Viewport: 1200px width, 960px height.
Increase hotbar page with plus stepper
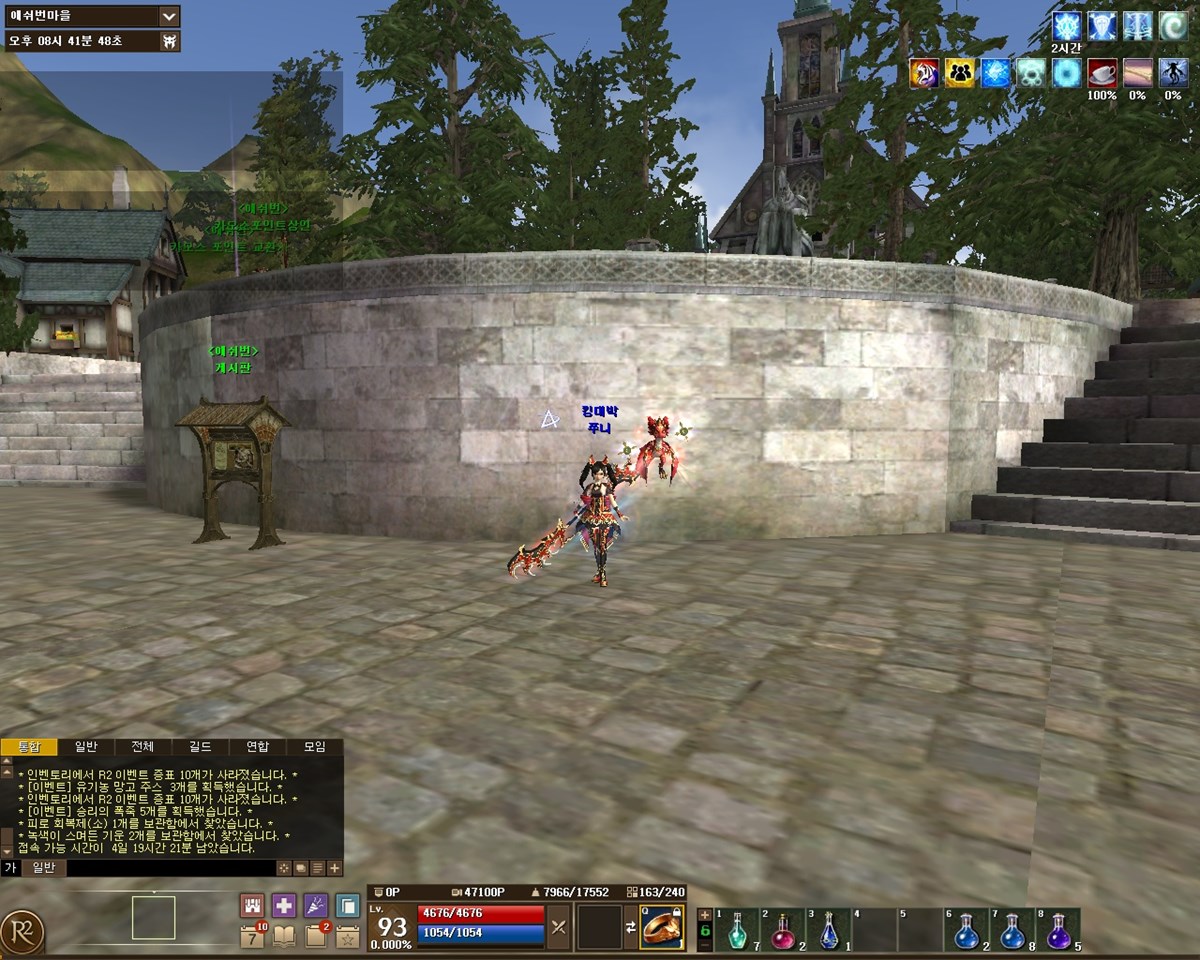click(705, 914)
